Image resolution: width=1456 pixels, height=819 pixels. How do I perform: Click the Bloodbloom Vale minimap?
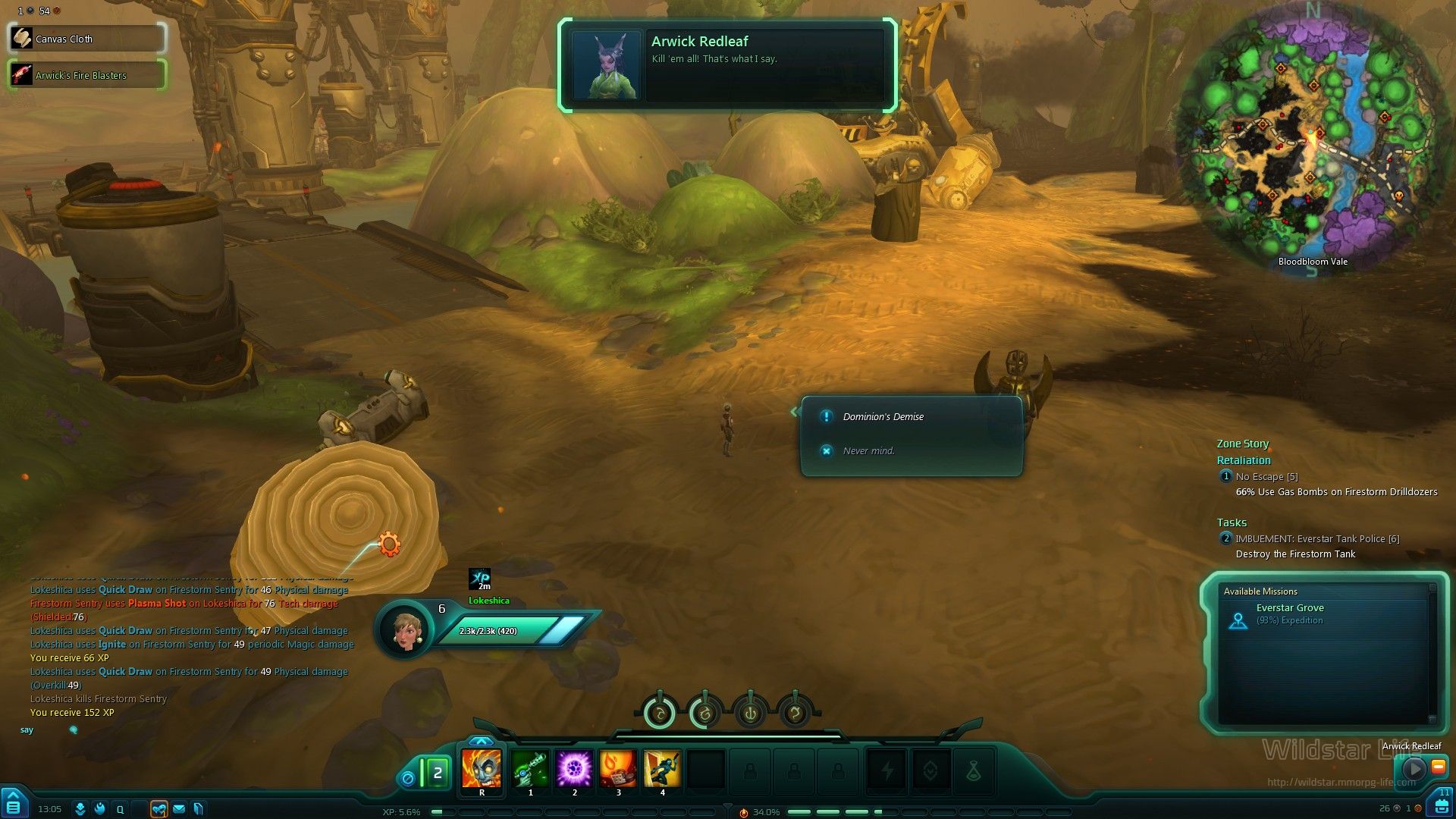1313,140
